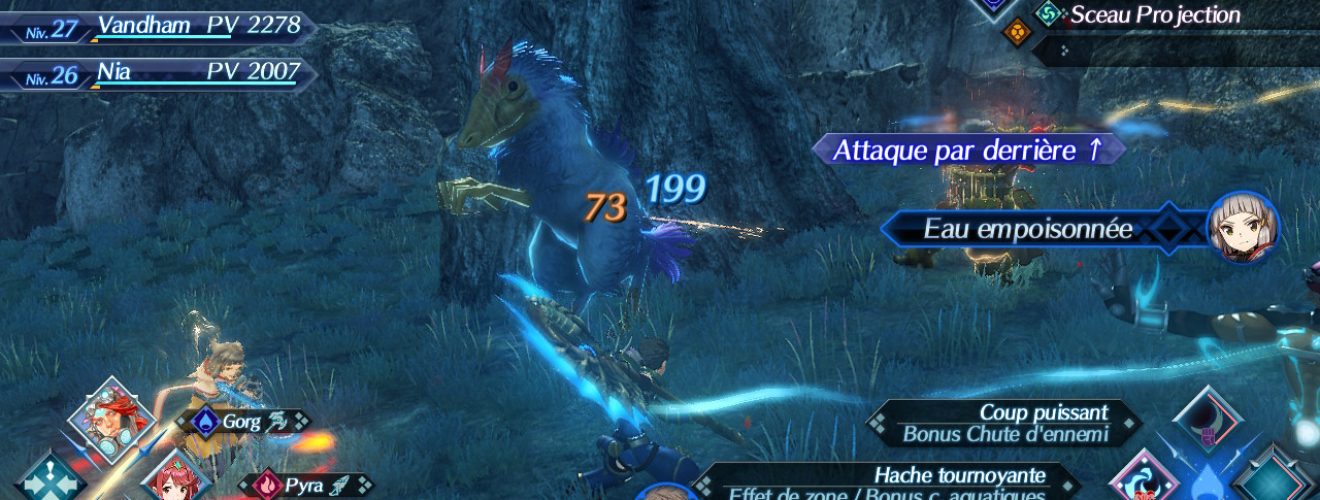Click the Attaque par derrière bonus banner
Viewport: 1320px width, 500px height.
(967, 150)
